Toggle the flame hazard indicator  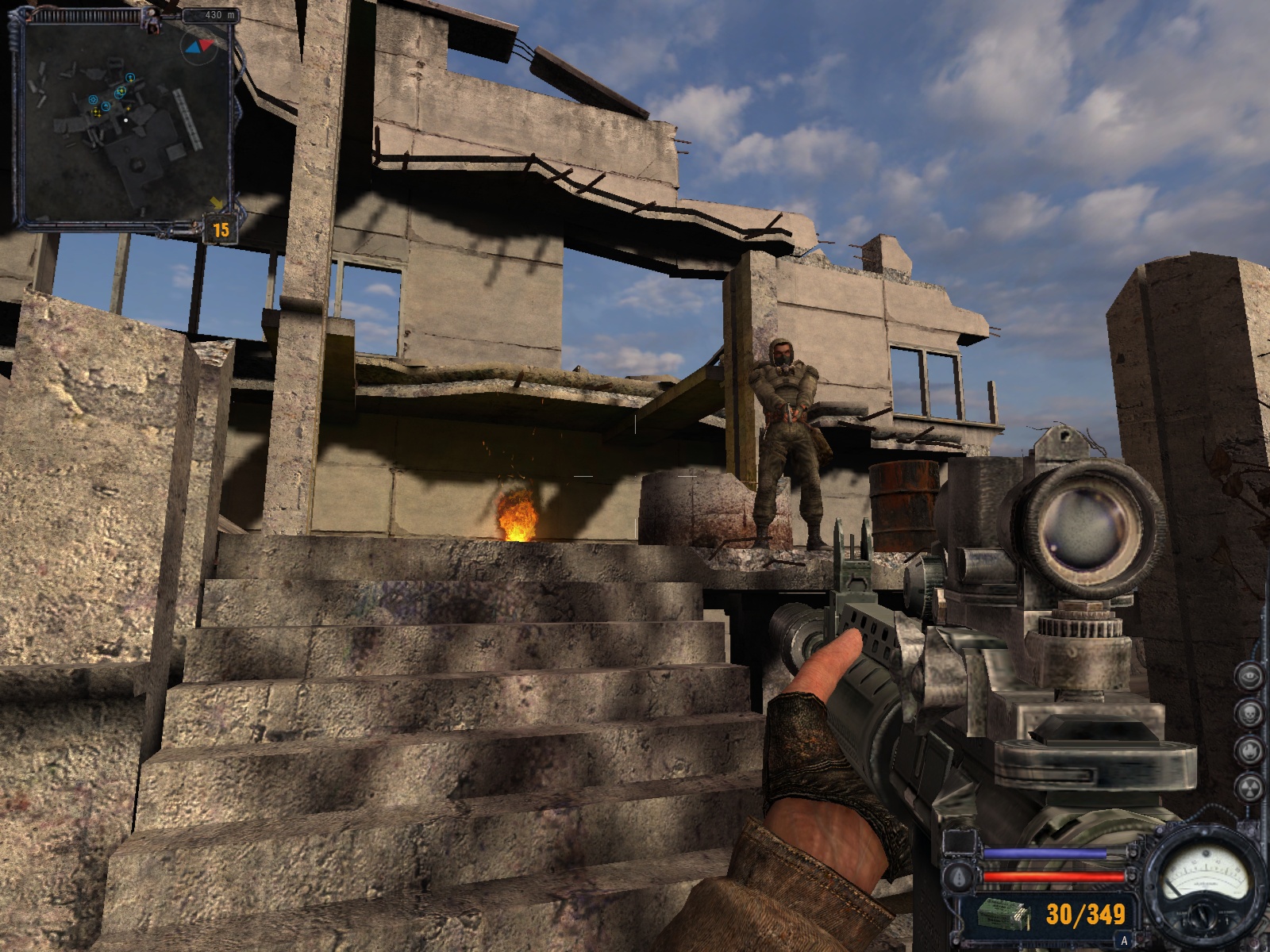point(1249,750)
